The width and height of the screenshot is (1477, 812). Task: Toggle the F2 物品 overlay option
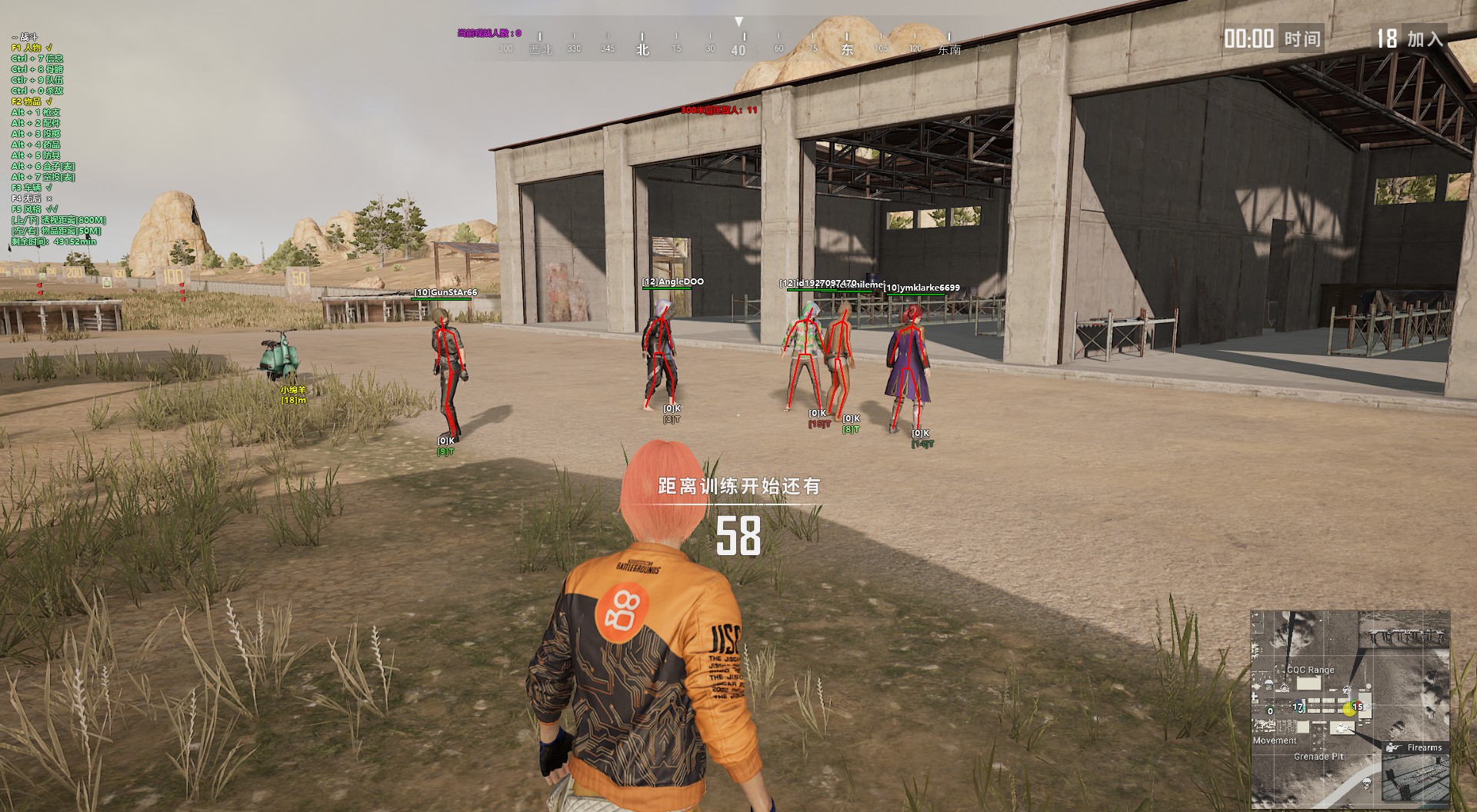32,101
